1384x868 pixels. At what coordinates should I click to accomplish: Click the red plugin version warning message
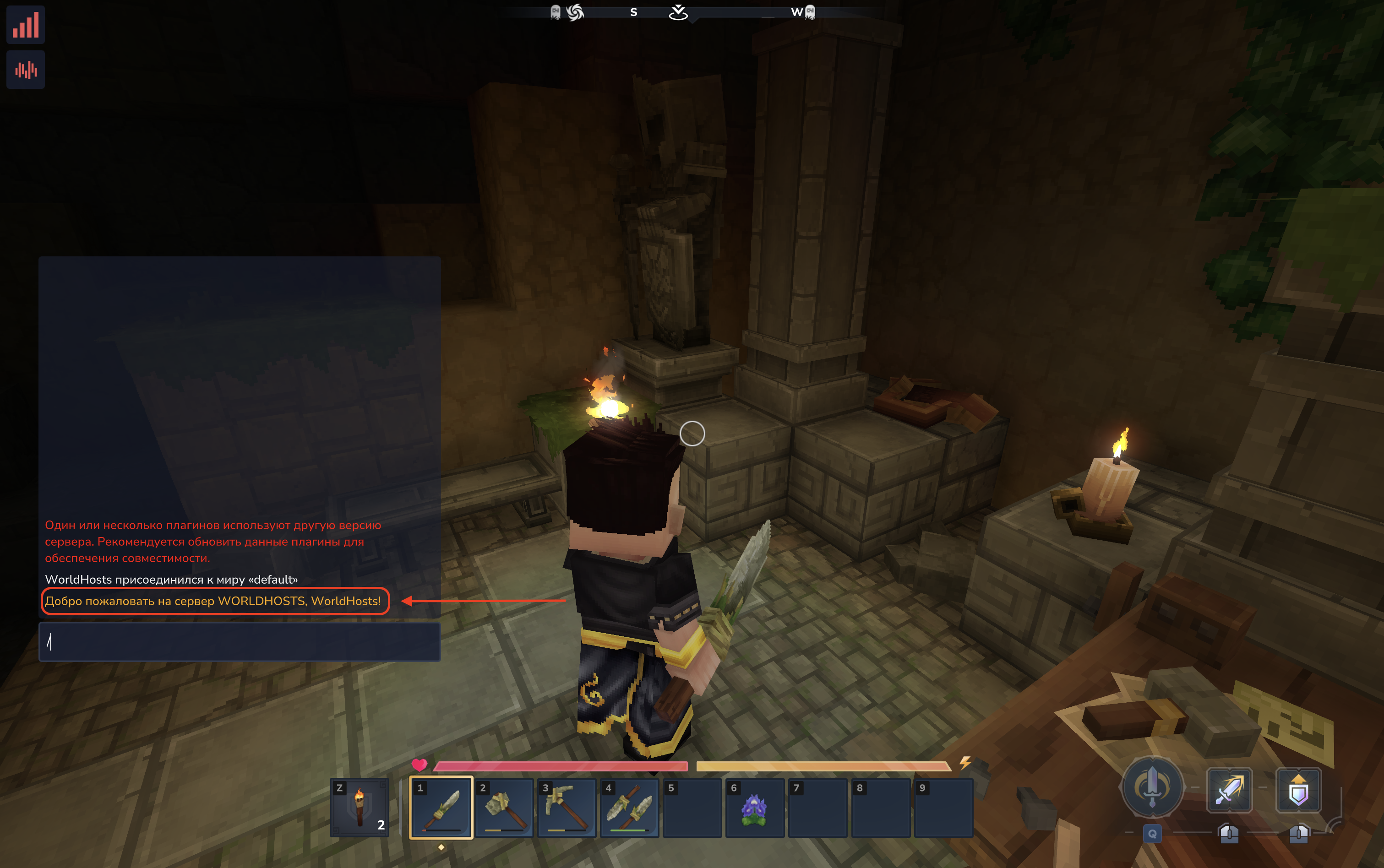(213, 541)
